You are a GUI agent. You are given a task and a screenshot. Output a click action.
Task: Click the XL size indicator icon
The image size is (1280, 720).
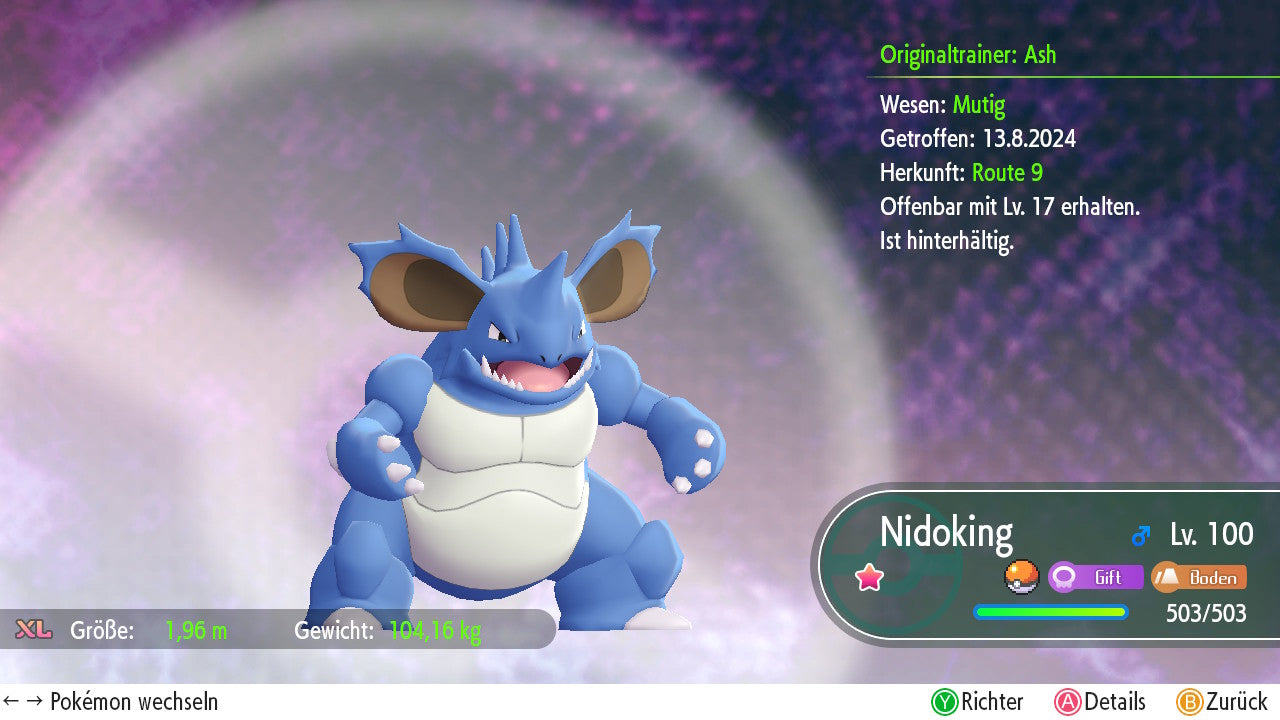pos(34,630)
